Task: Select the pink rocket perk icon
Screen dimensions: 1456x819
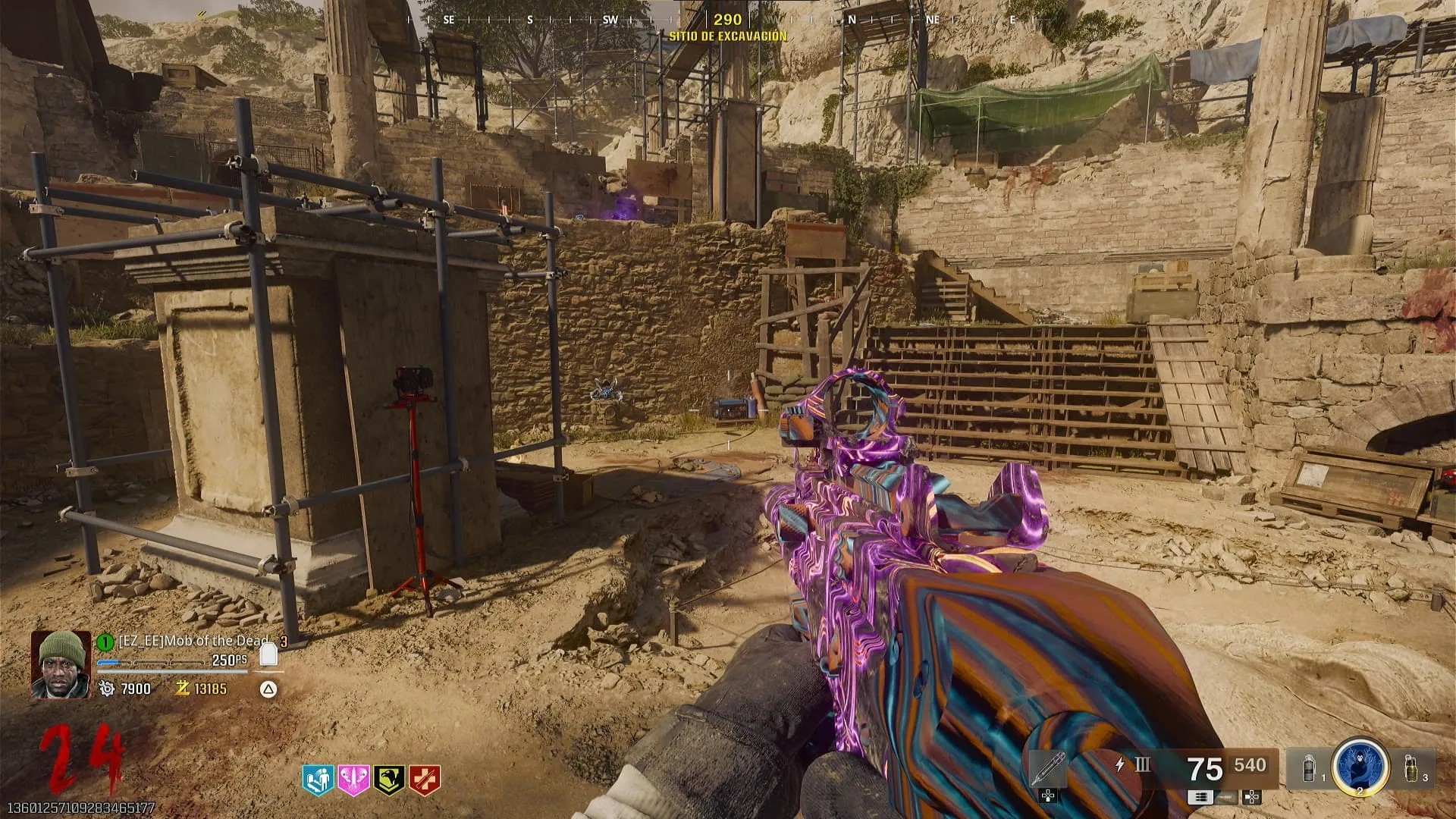Action: coord(353,780)
